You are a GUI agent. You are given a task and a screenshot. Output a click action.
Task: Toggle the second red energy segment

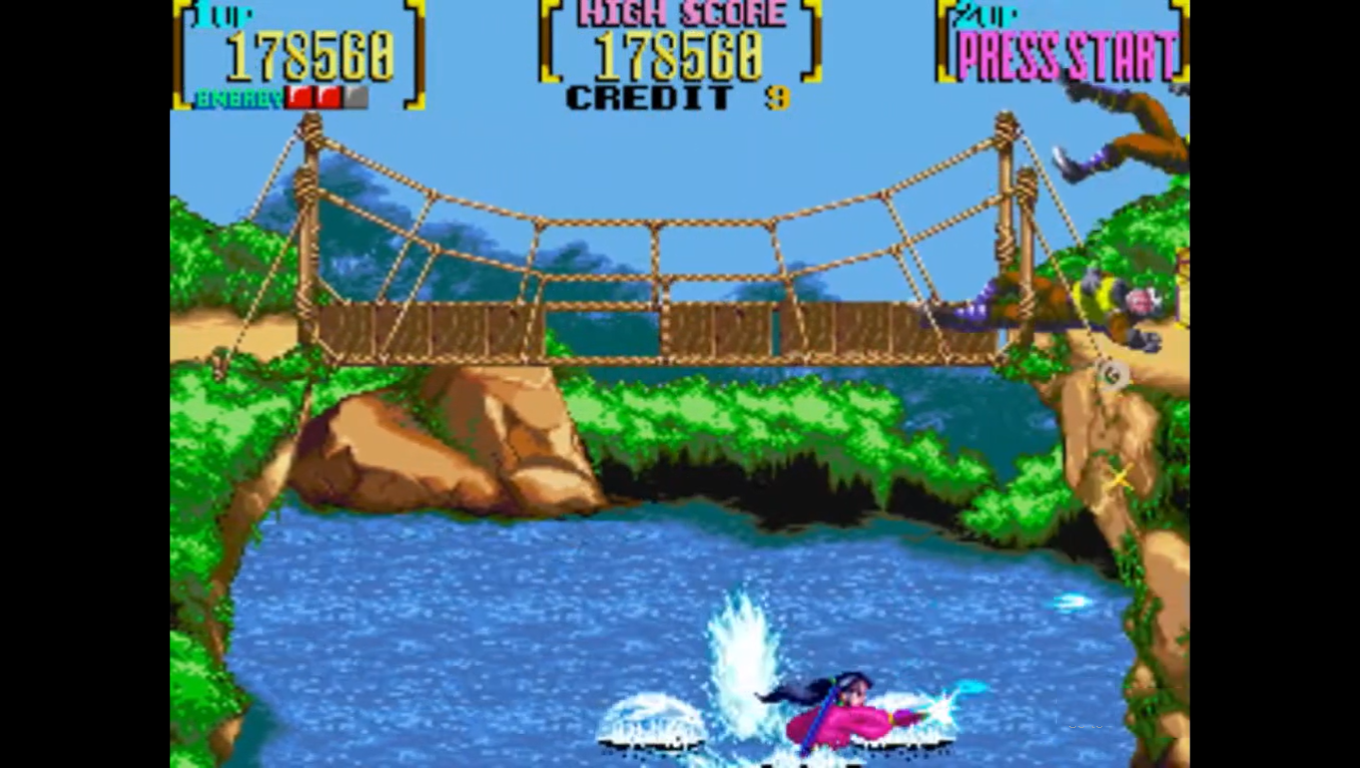[x=328, y=96]
